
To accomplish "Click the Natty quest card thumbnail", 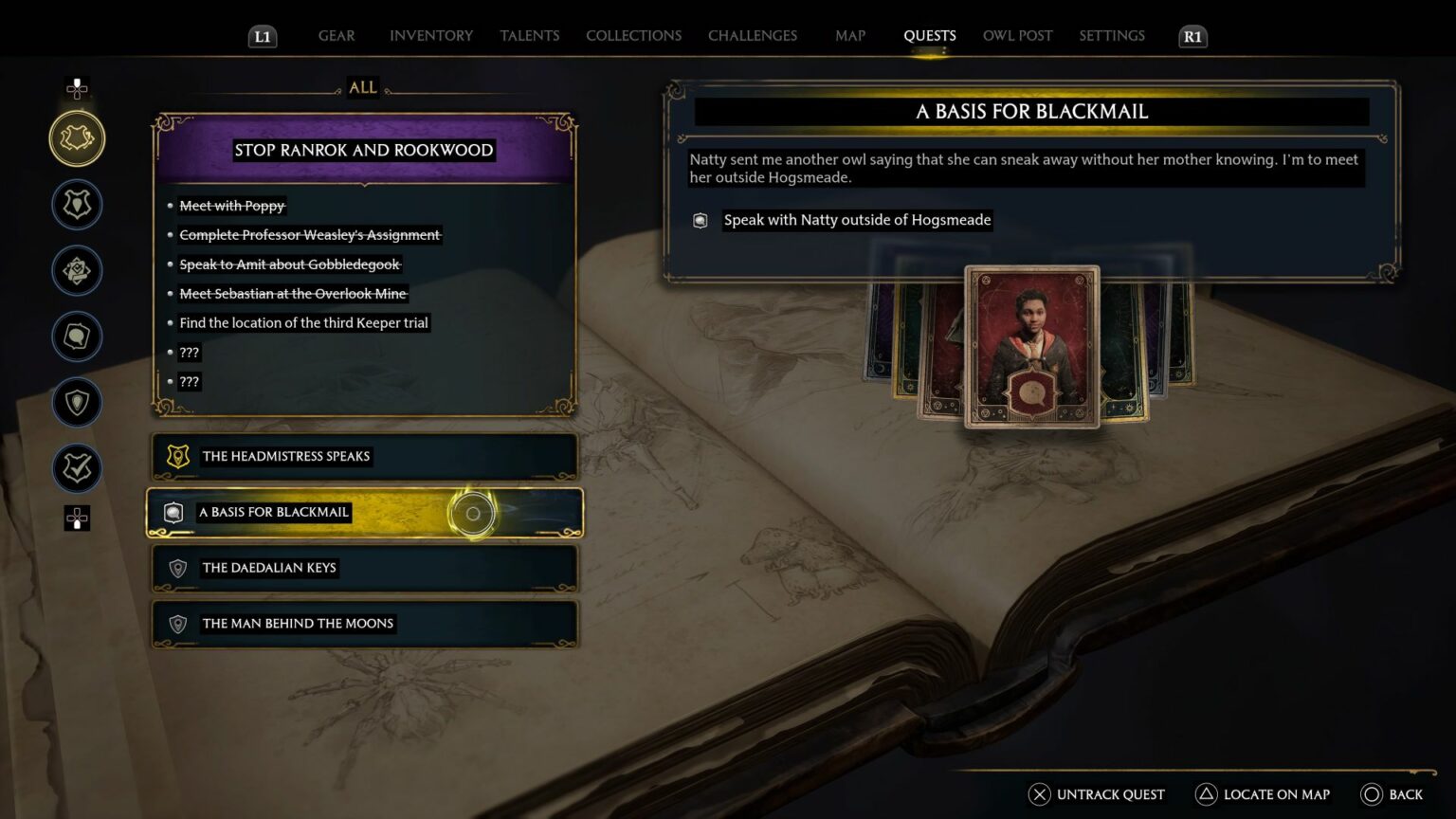I will point(1031,347).
